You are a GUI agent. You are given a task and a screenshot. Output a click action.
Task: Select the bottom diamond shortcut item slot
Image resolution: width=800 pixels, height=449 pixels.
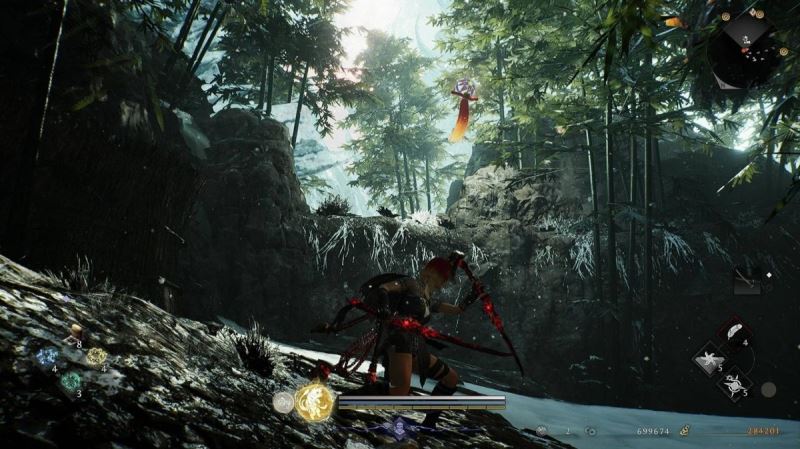coord(736,385)
